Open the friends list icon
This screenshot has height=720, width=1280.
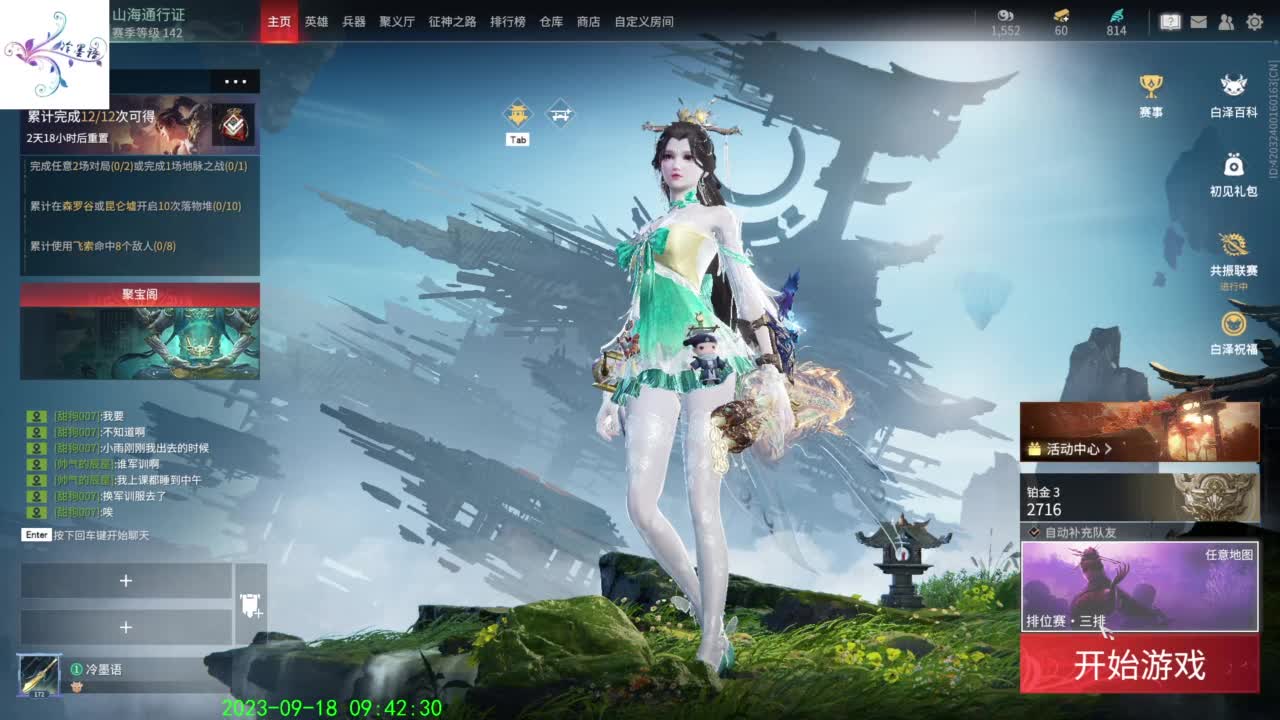click(1226, 19)
